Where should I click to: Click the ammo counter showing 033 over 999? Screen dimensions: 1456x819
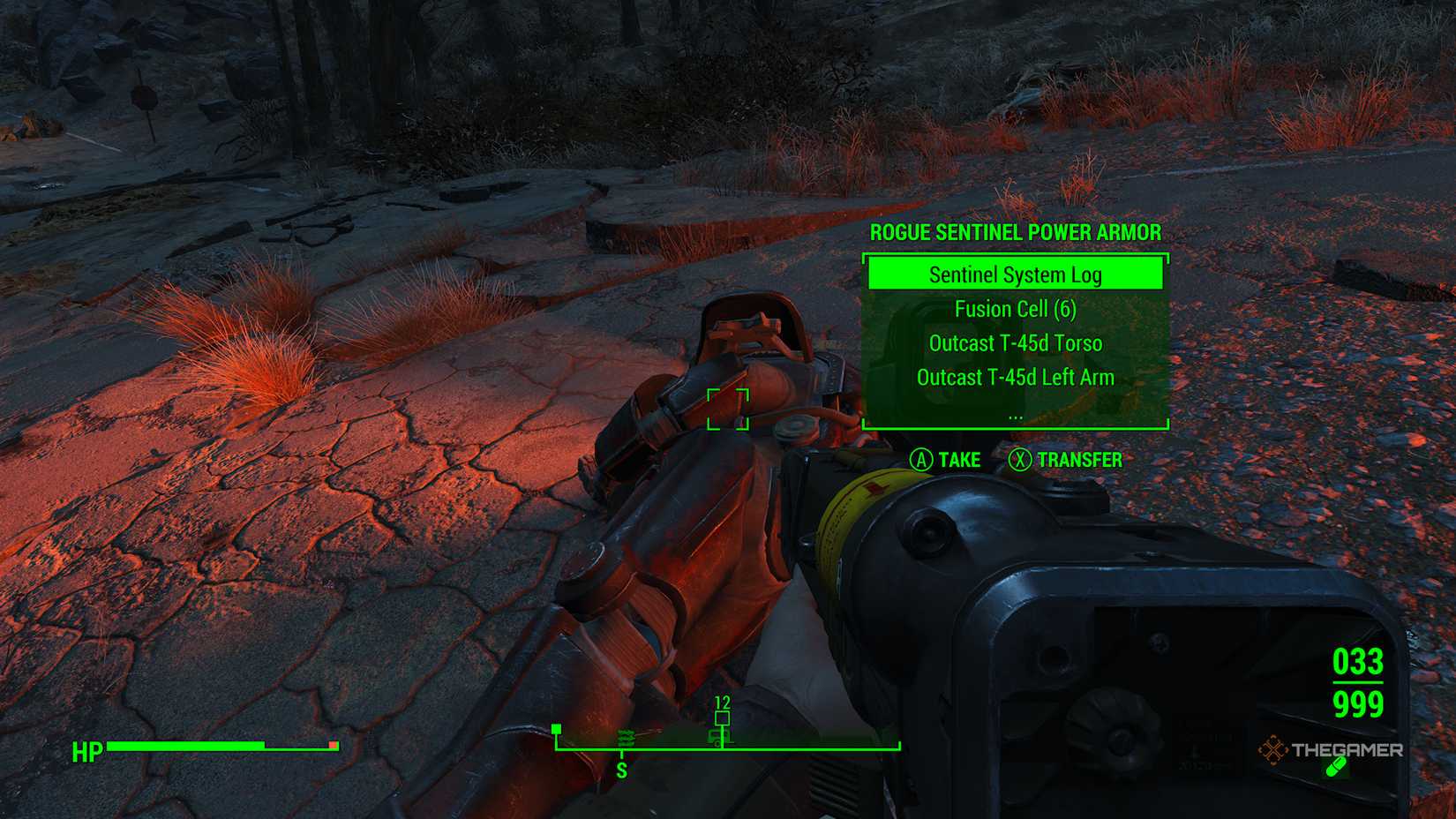tap(1359, 684)
